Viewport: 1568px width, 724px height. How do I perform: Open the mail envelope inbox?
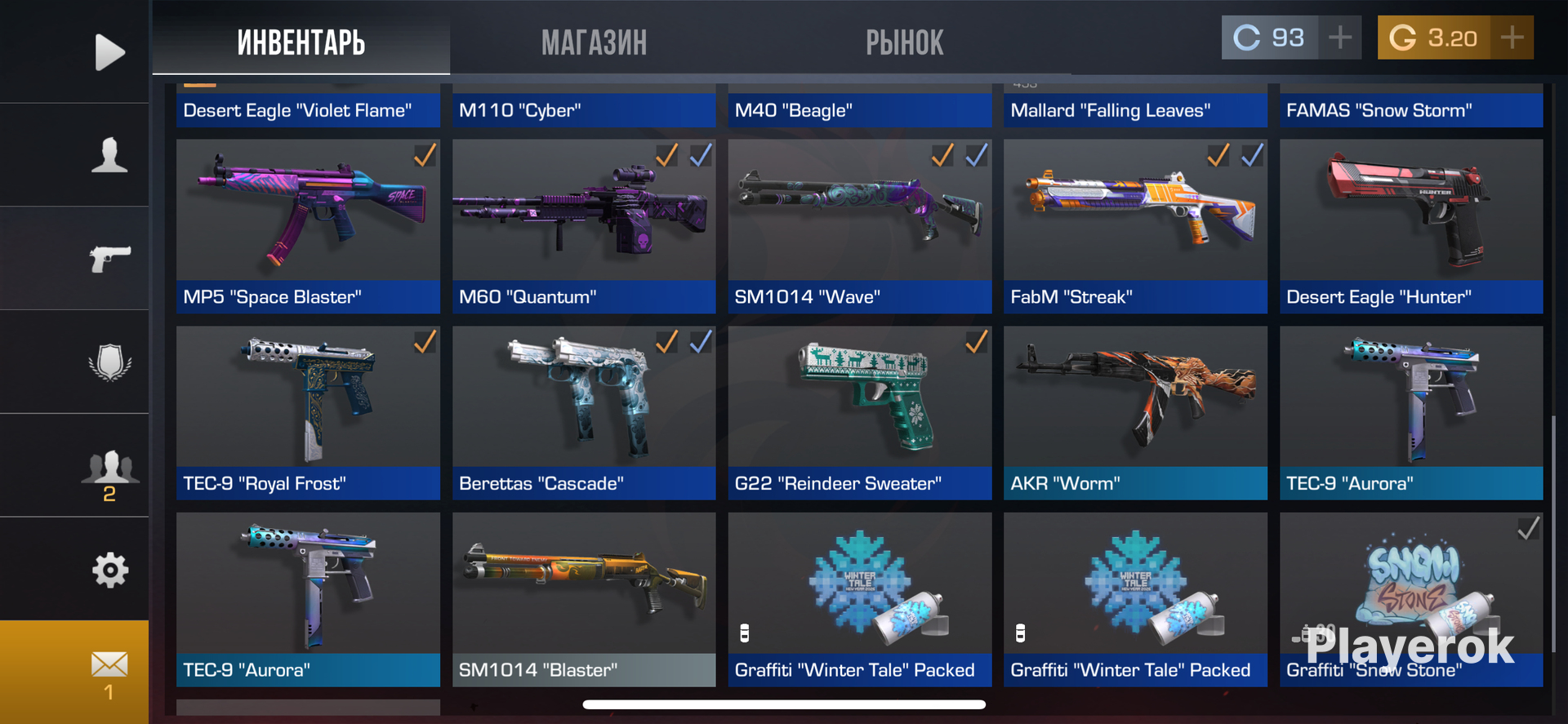click(109, 668)
